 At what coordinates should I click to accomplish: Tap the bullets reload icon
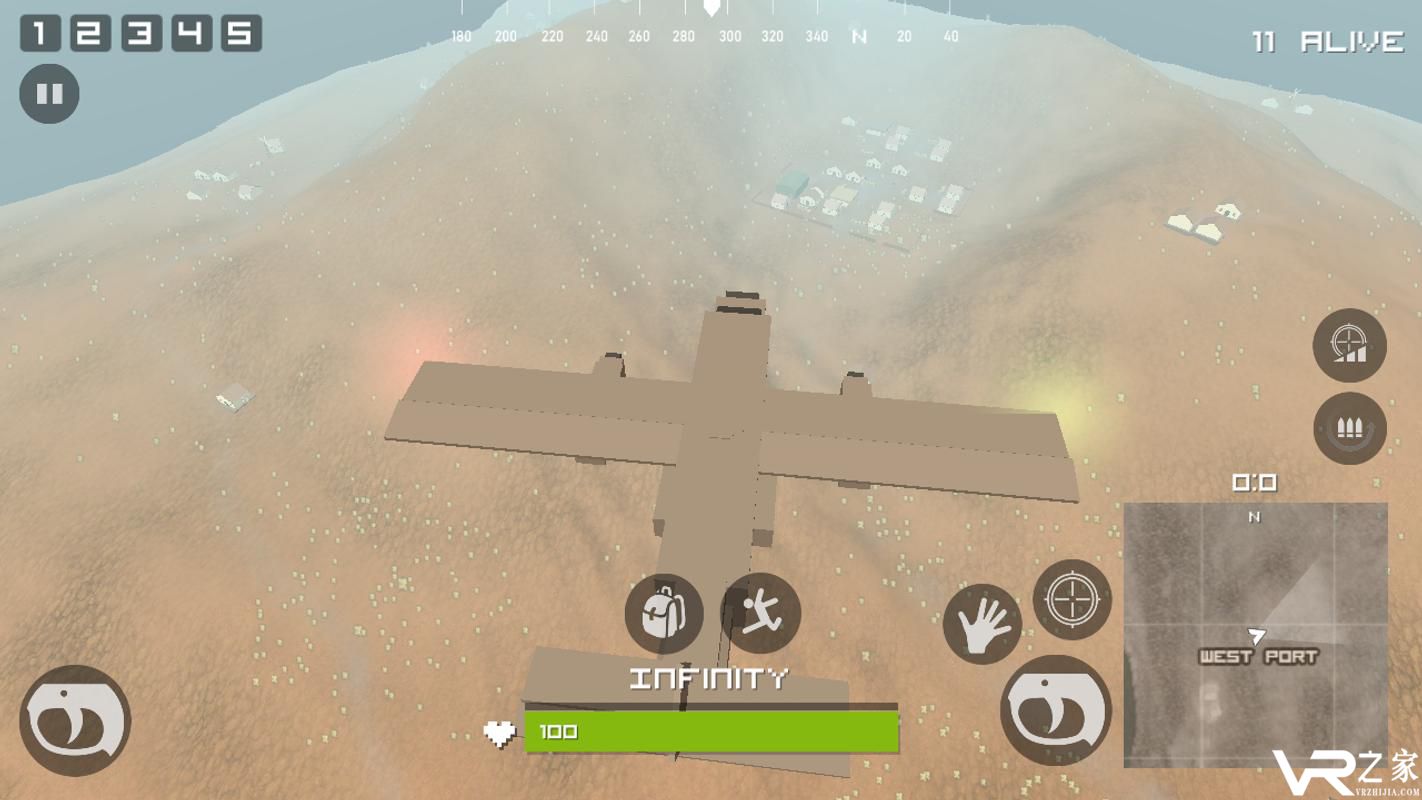(1350, 429)
